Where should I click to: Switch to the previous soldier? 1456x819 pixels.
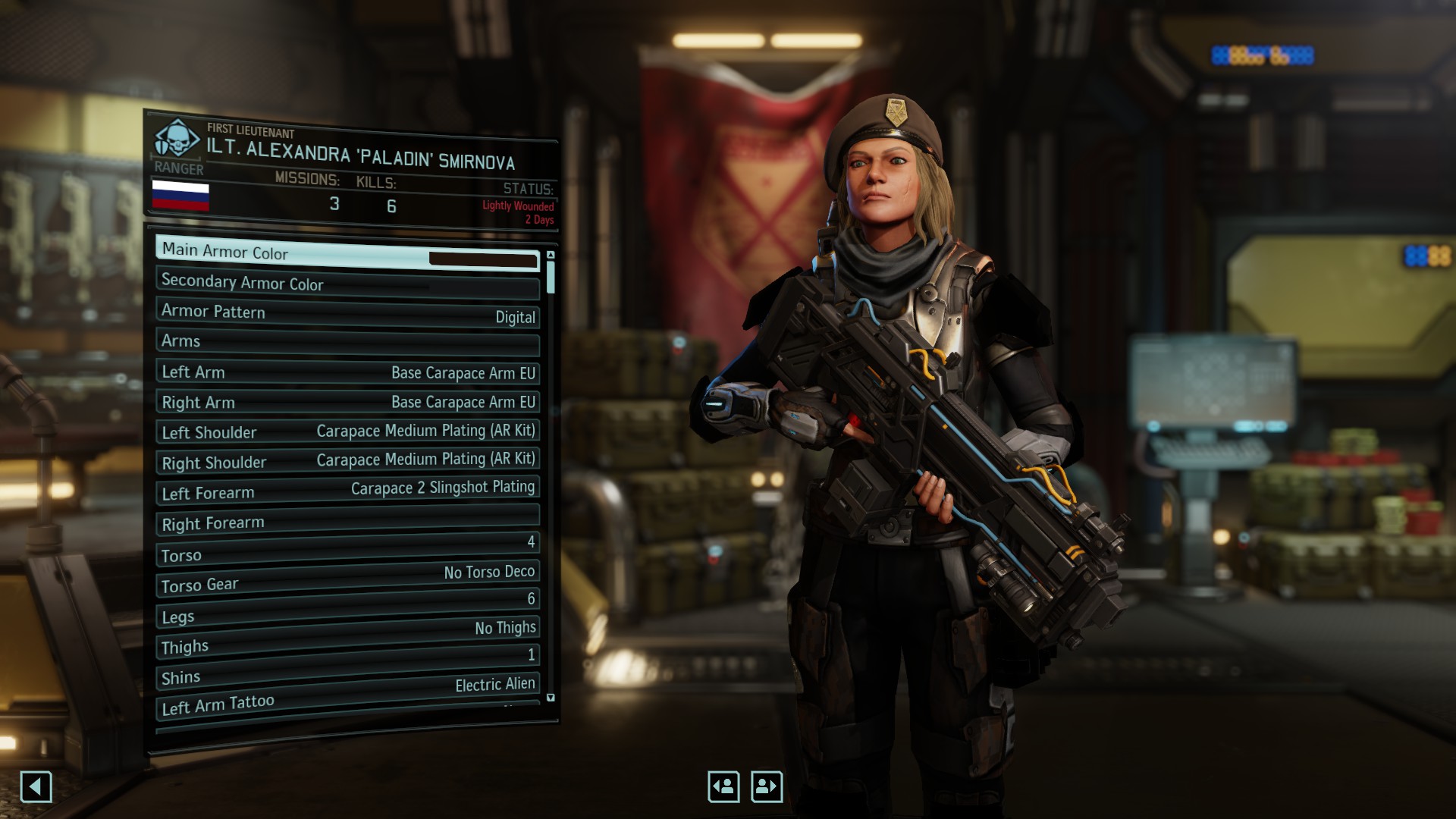click(723, 786)
